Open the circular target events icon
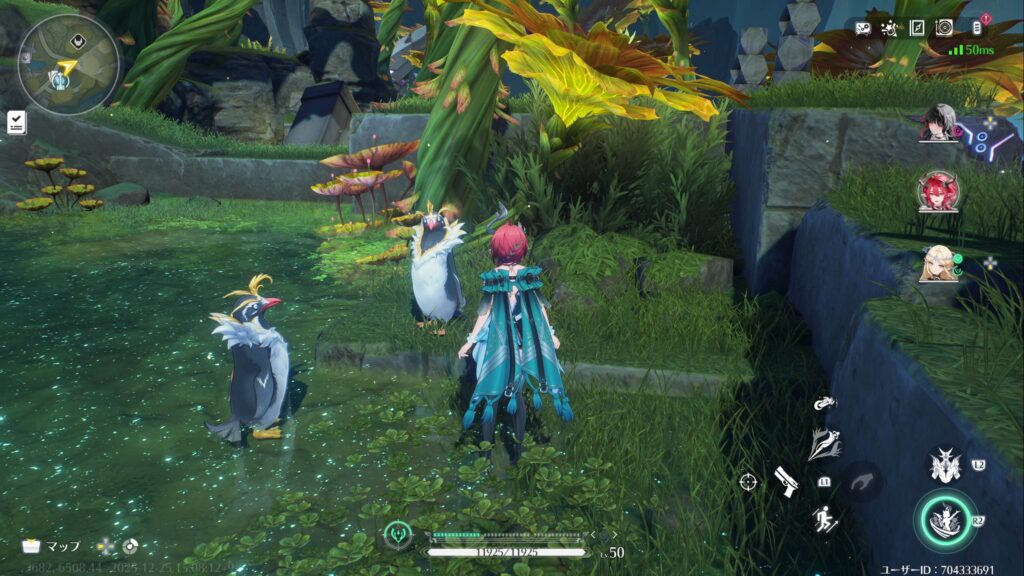 pyautogui.click(x=944, y=28)
